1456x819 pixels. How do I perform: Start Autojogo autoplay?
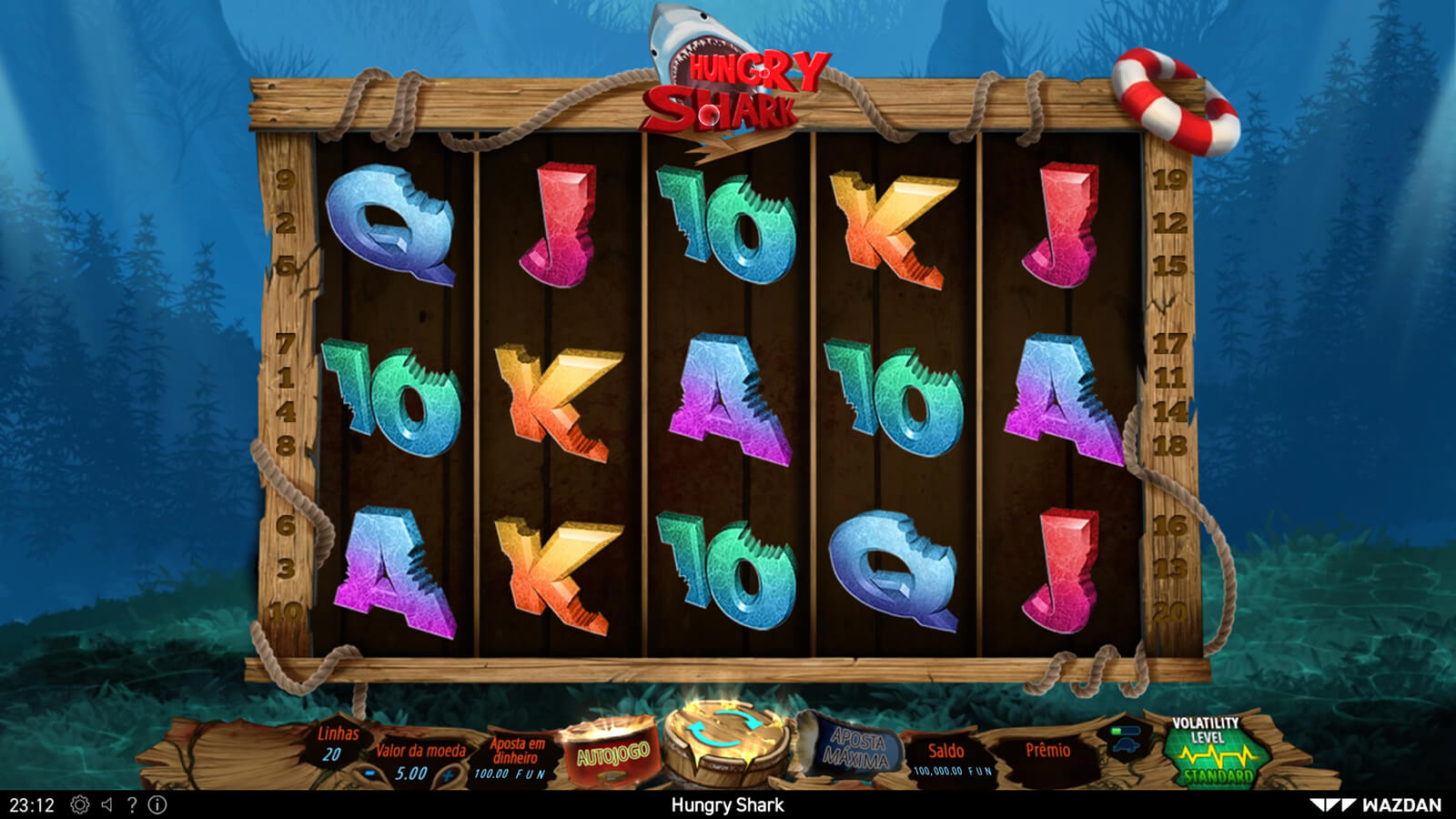[610, 753]
